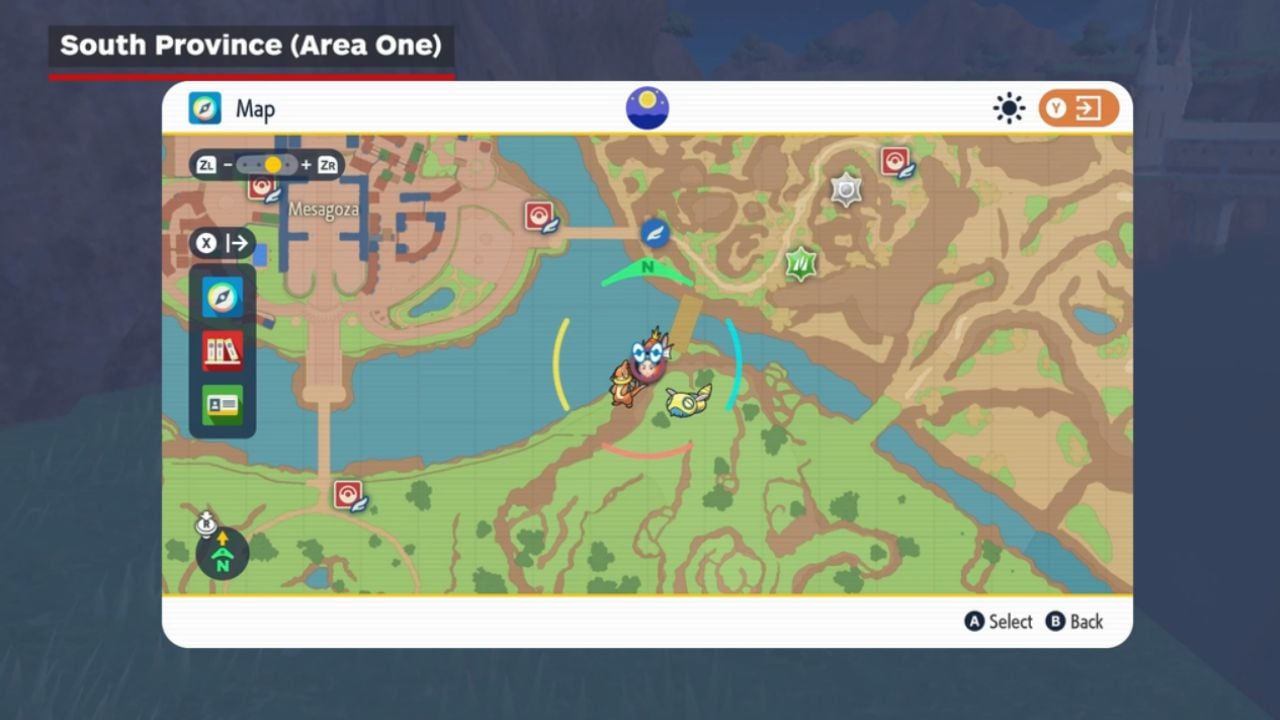Choose the Pokémon Center next to gray badge
1280x720 pixels.
tap(895, 162)
